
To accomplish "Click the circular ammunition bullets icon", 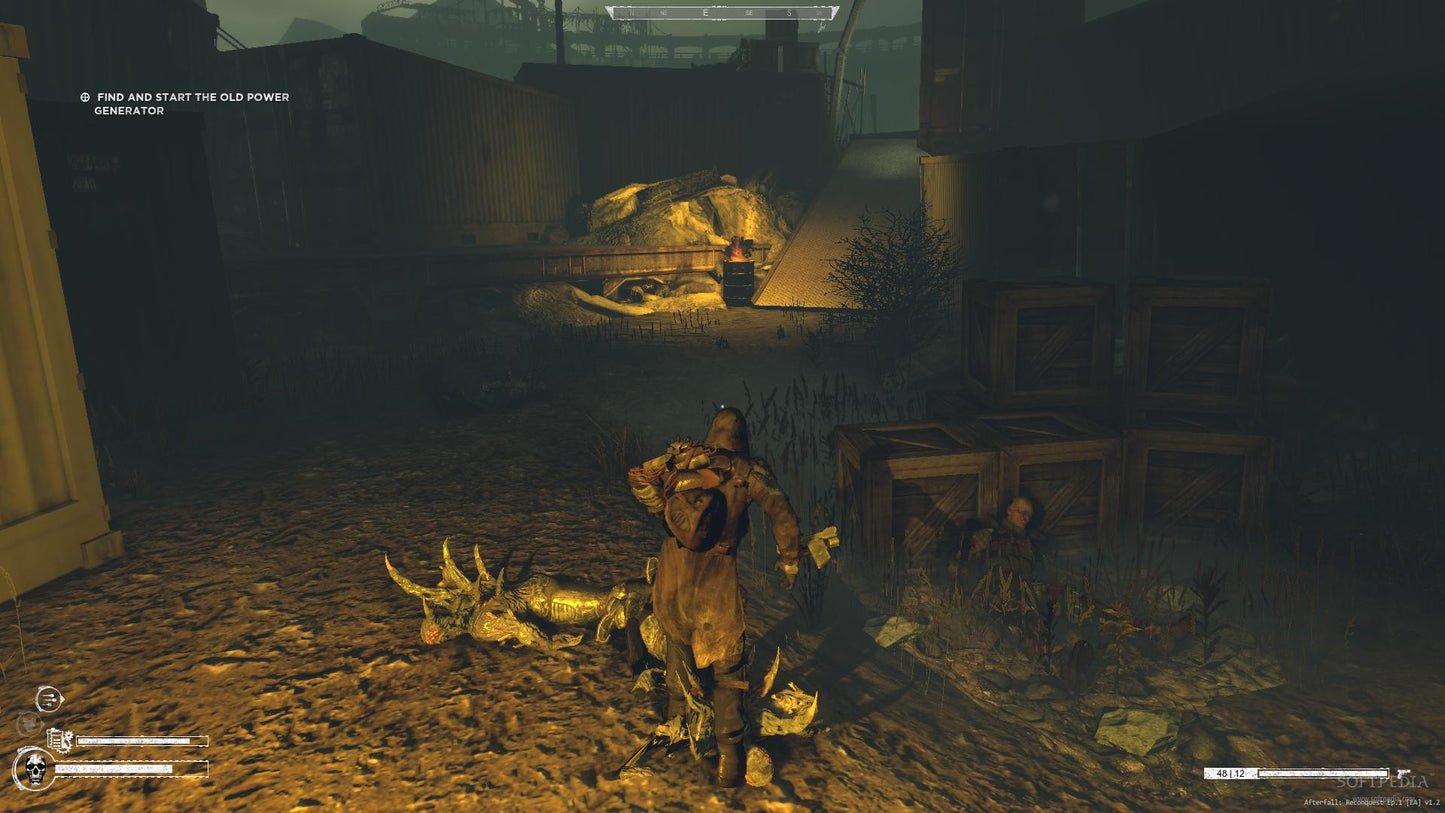I will click(49, 698).
